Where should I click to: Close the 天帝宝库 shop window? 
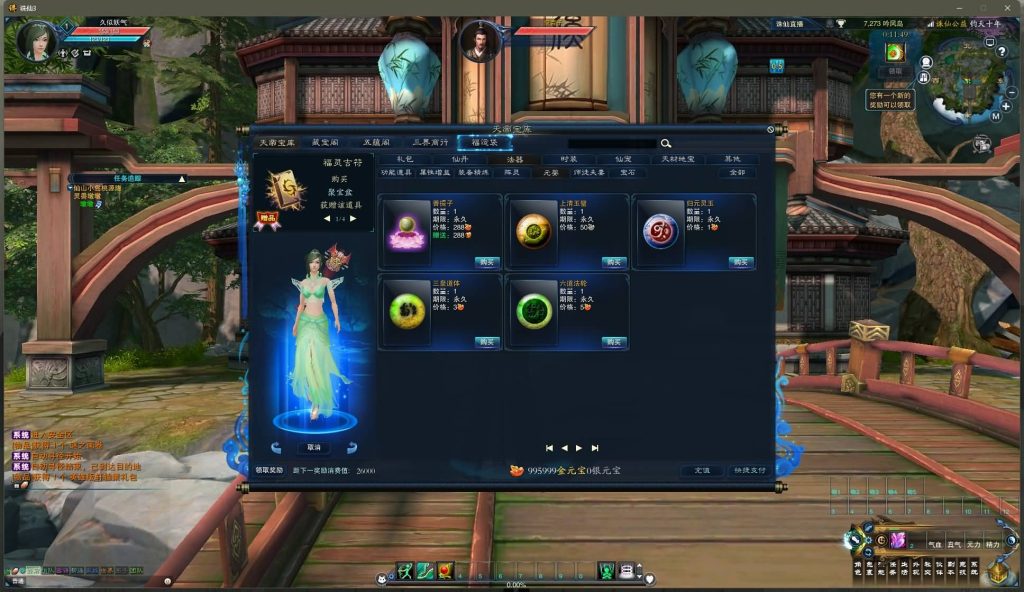(x=771, y=129)
